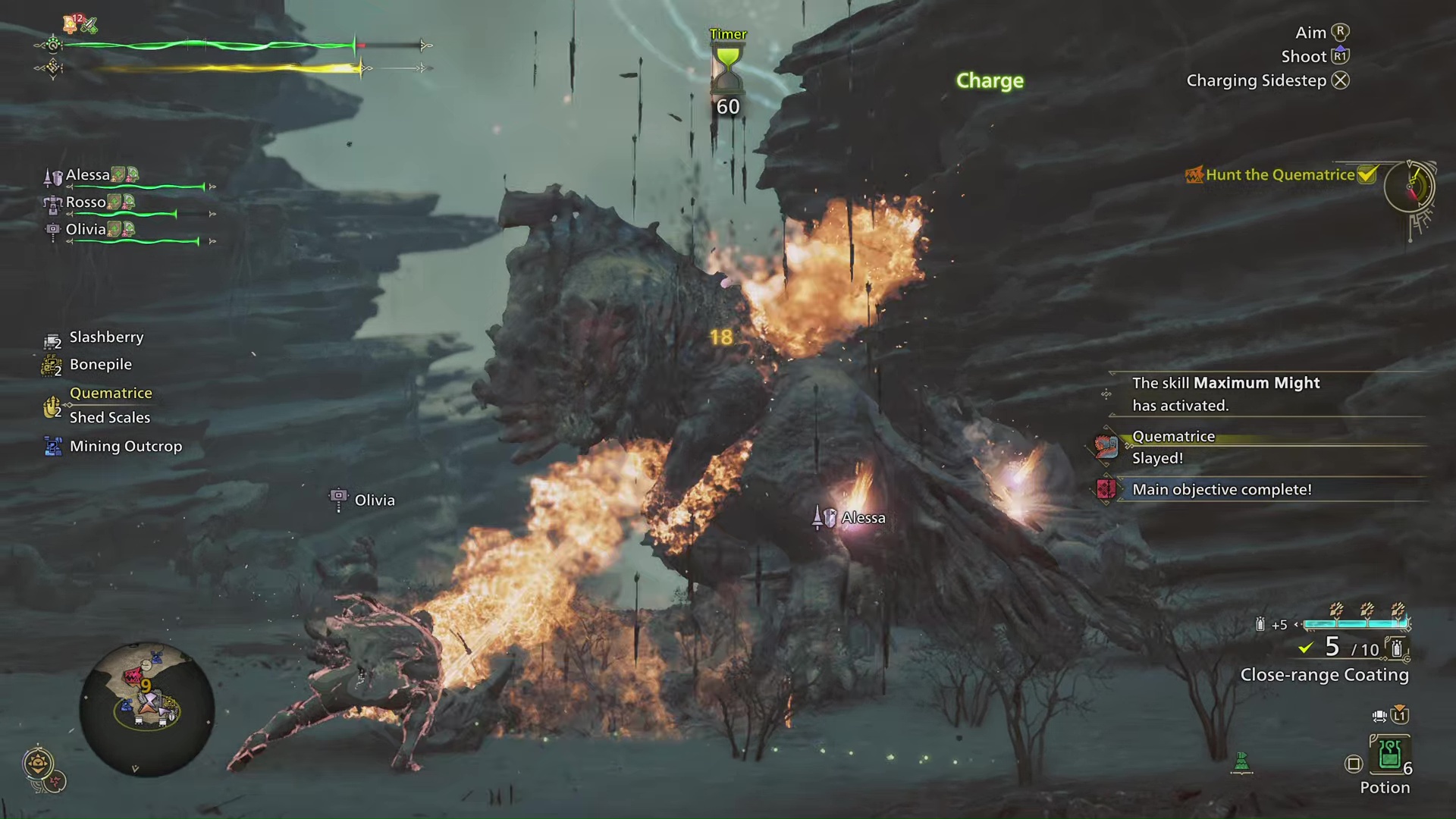Select Slashberry in the nearby gathering list
Image resolution: width=1456 pixels, height=819 pixels.
point(106,337)
